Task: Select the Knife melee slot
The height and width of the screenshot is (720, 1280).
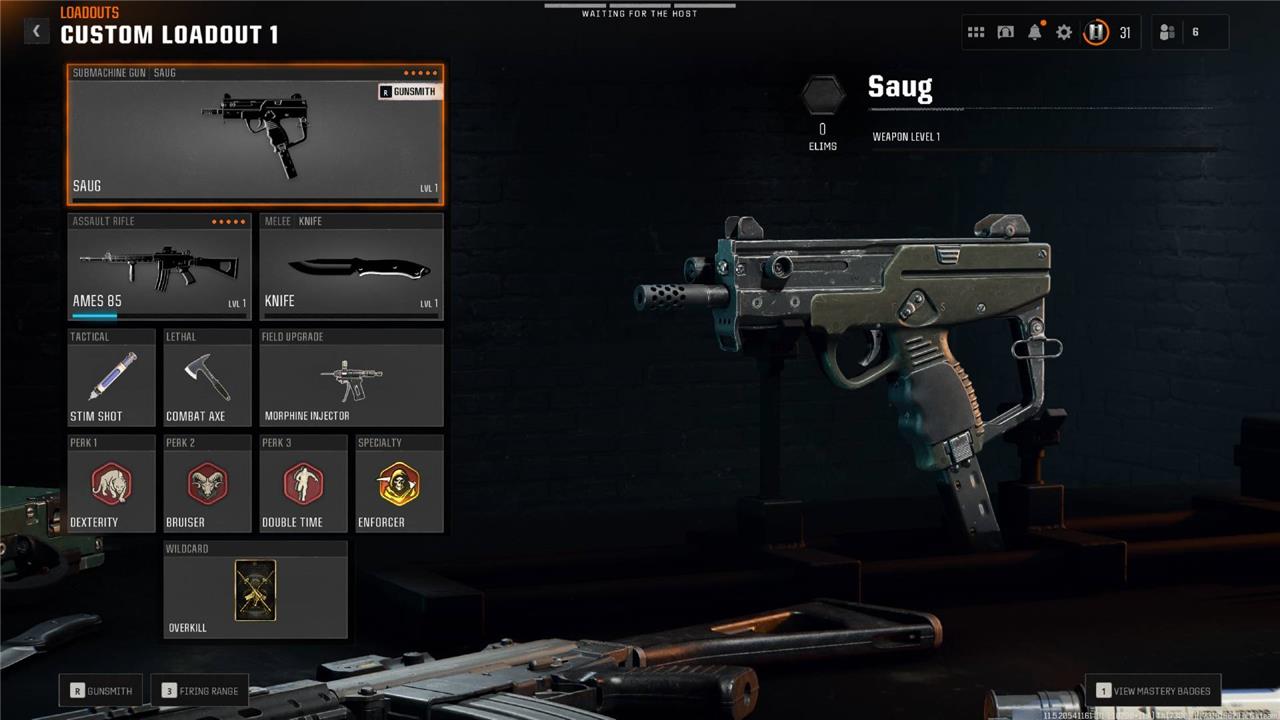Action: 351,267
